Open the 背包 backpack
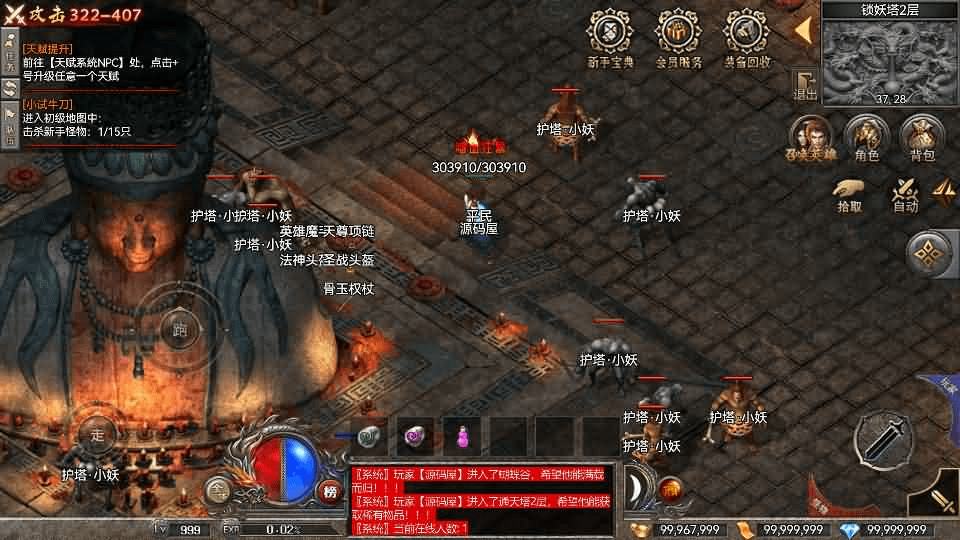The image size is (960, 540). (x=922, y=138)
